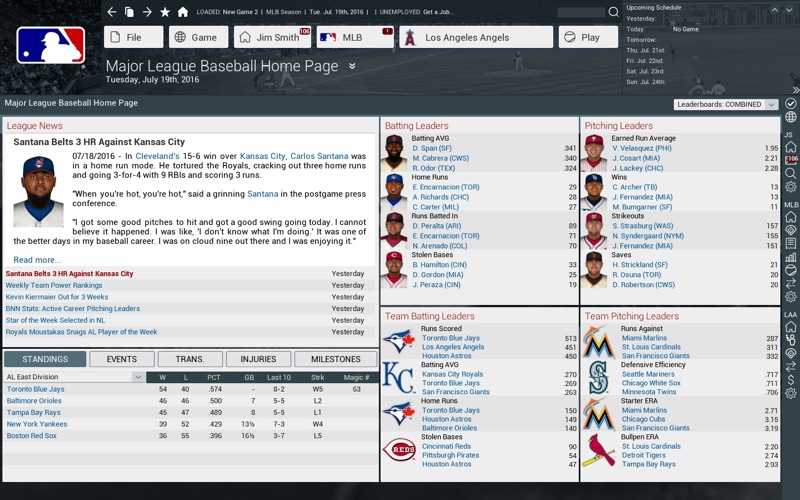Screen dimensions: 800x500
Task: Switch to the MILESTONES tab
Action: (335, 359)
